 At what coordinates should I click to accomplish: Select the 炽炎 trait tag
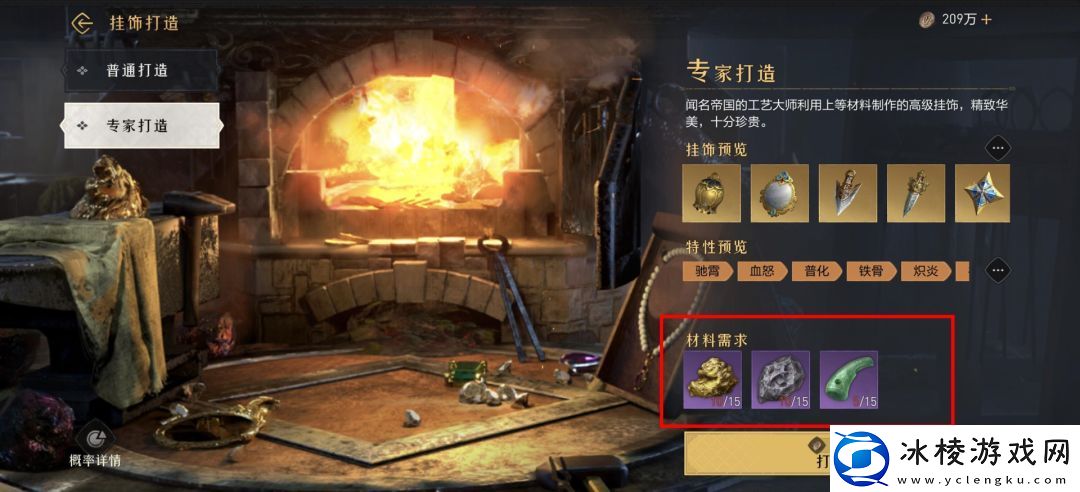925,271
